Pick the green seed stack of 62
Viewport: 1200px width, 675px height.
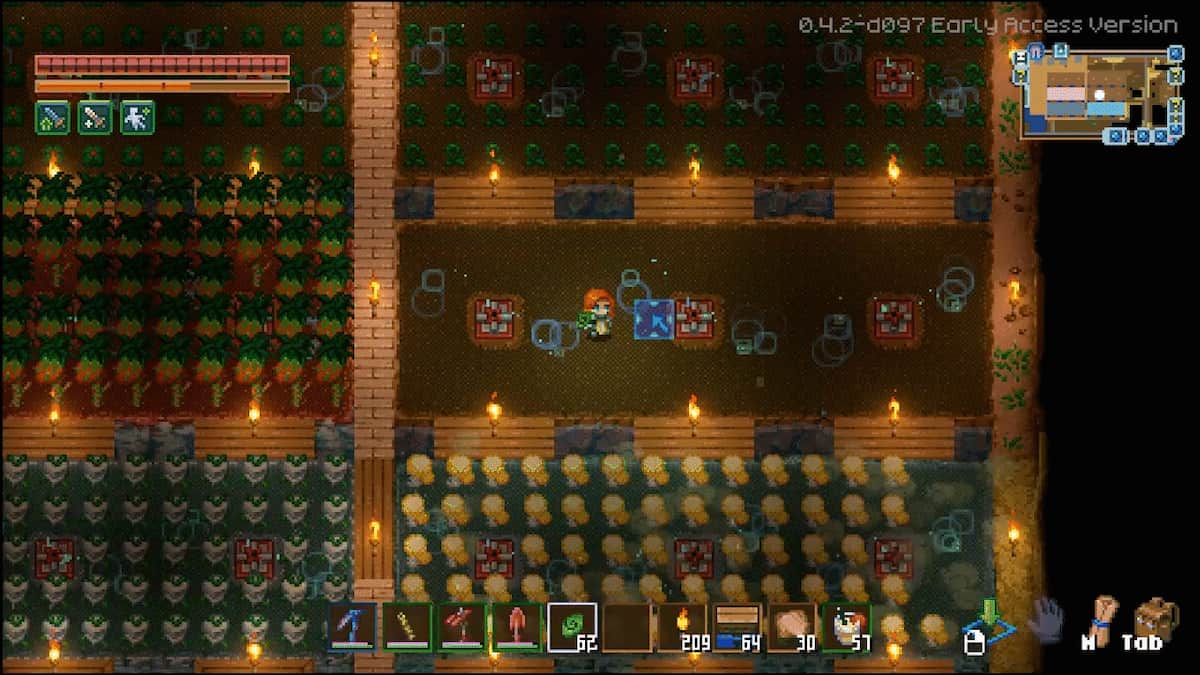click(x=571, y=627)
